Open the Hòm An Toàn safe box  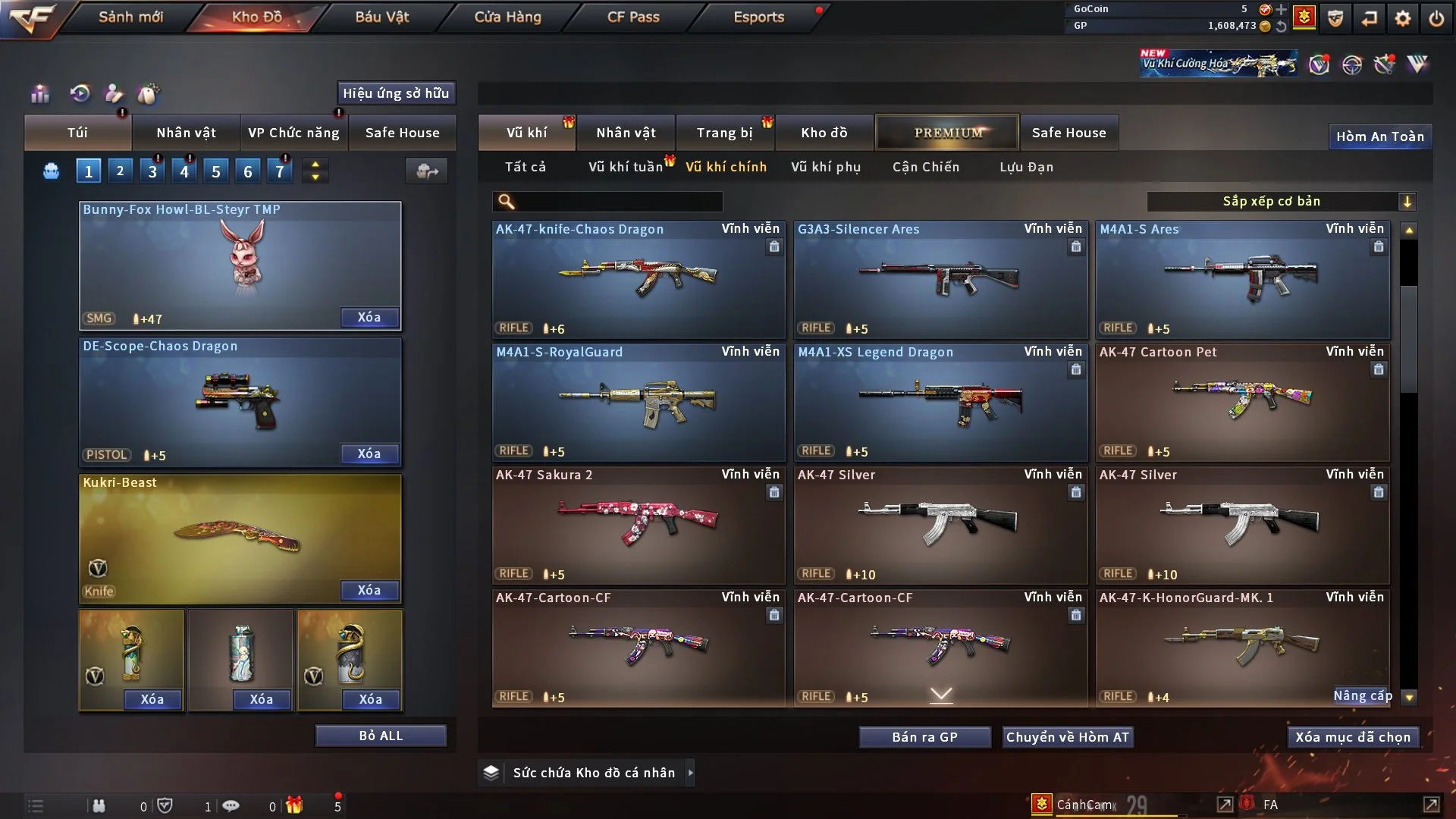pyautogui.click(x=1379, y=136)
